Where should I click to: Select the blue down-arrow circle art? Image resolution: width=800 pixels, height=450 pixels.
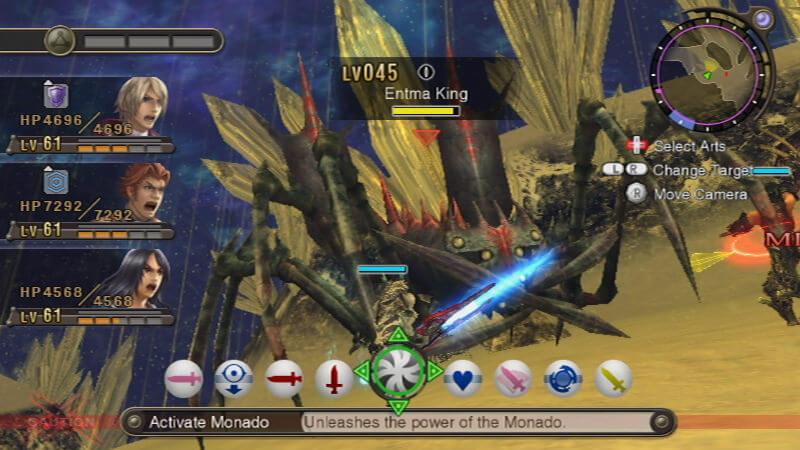coord(233,379)
